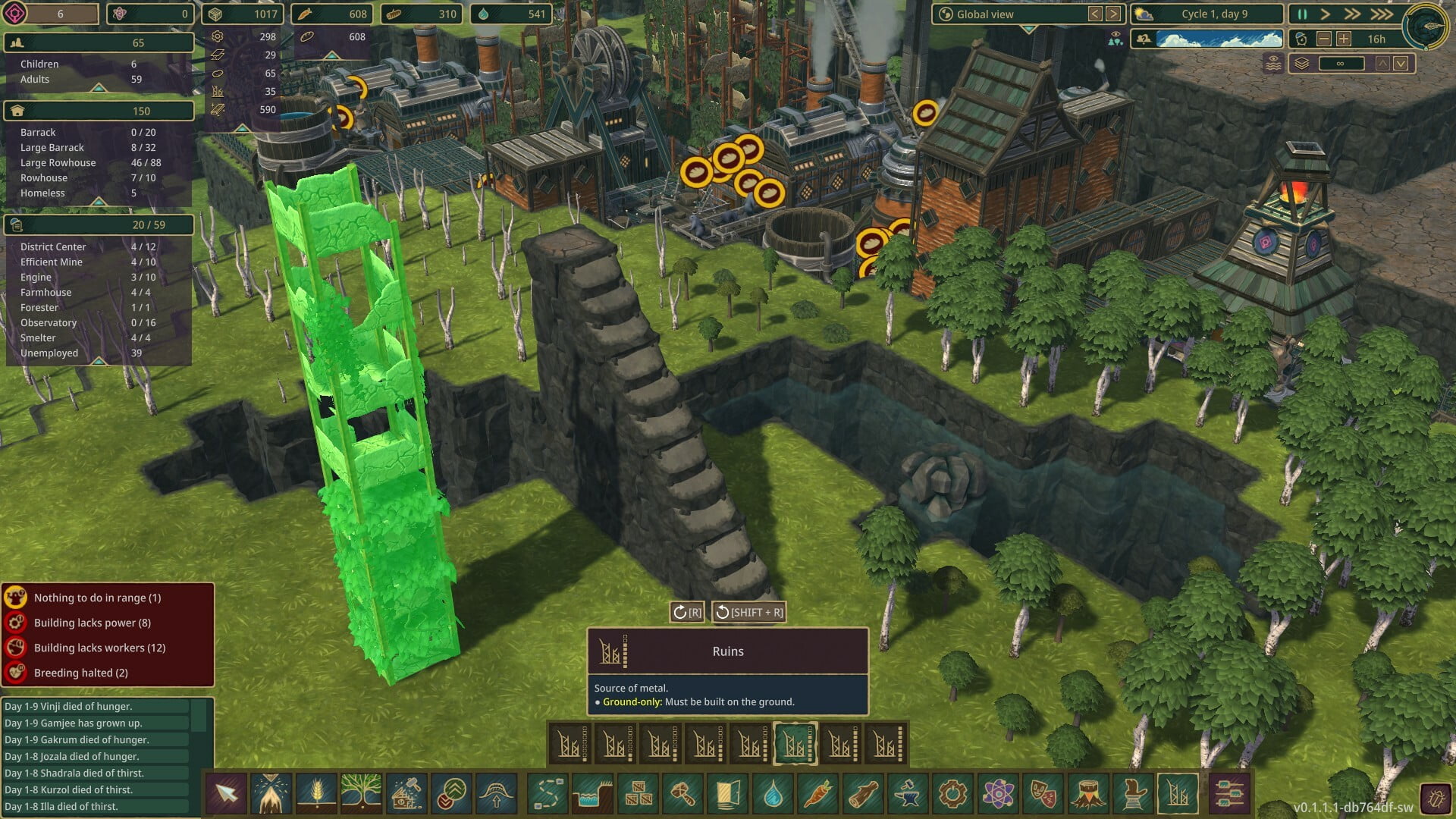This screenshot has height=819, width=1456.
Task: Toggle the water visibility eye icon
Action: [x=1273, y=64]
